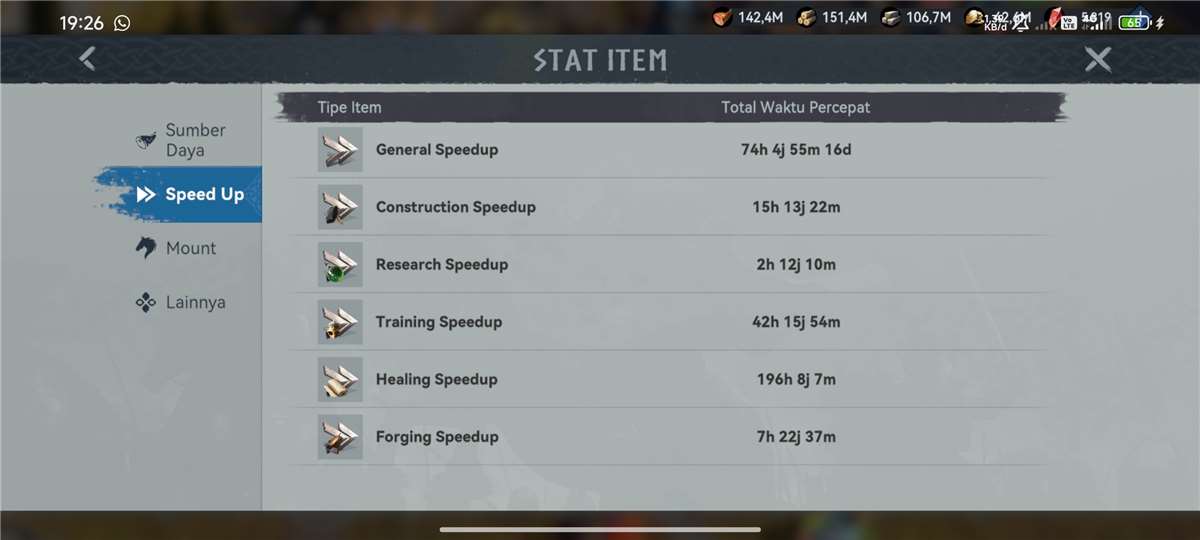Tap the General Speedup icon
This screenshot has height=540, width=1200.
[x=340, y=150]
